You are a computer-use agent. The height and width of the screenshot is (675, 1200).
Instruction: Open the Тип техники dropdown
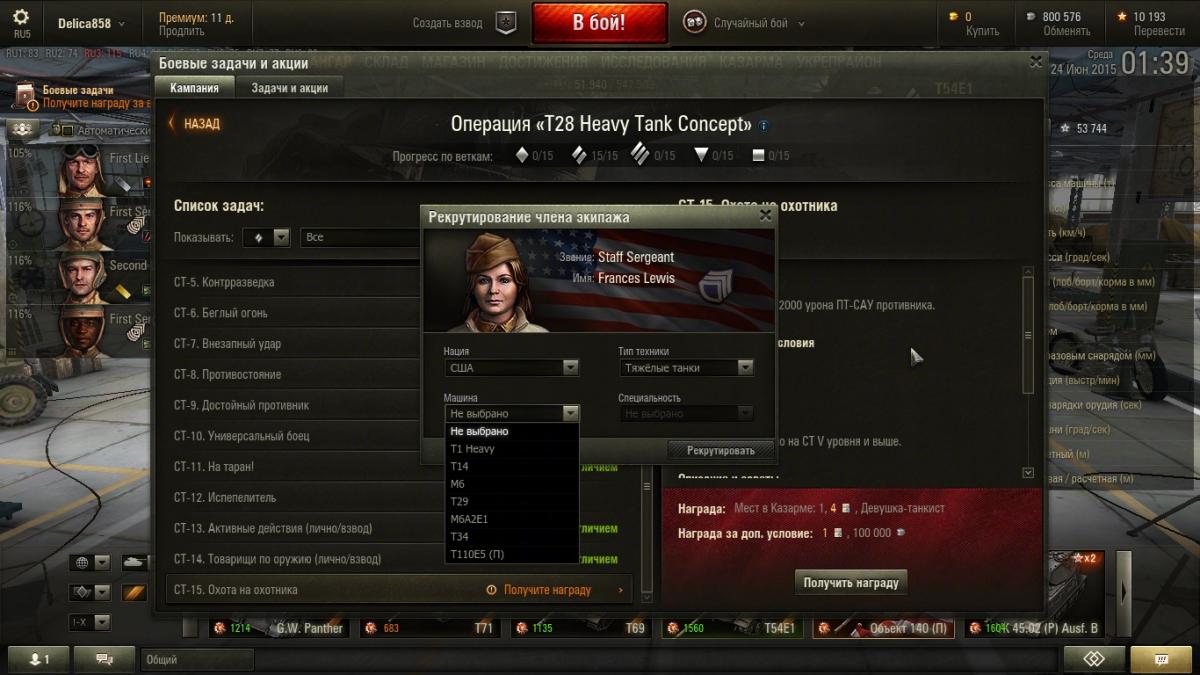685,368
